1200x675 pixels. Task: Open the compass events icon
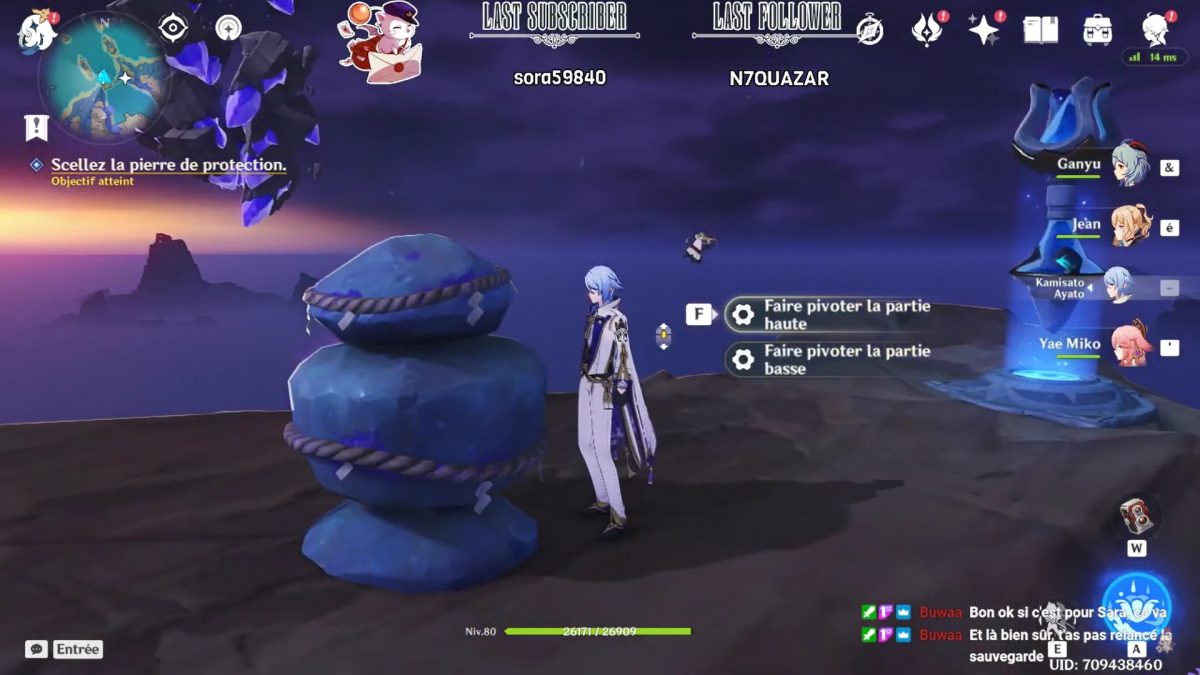[x=870, y=31]
